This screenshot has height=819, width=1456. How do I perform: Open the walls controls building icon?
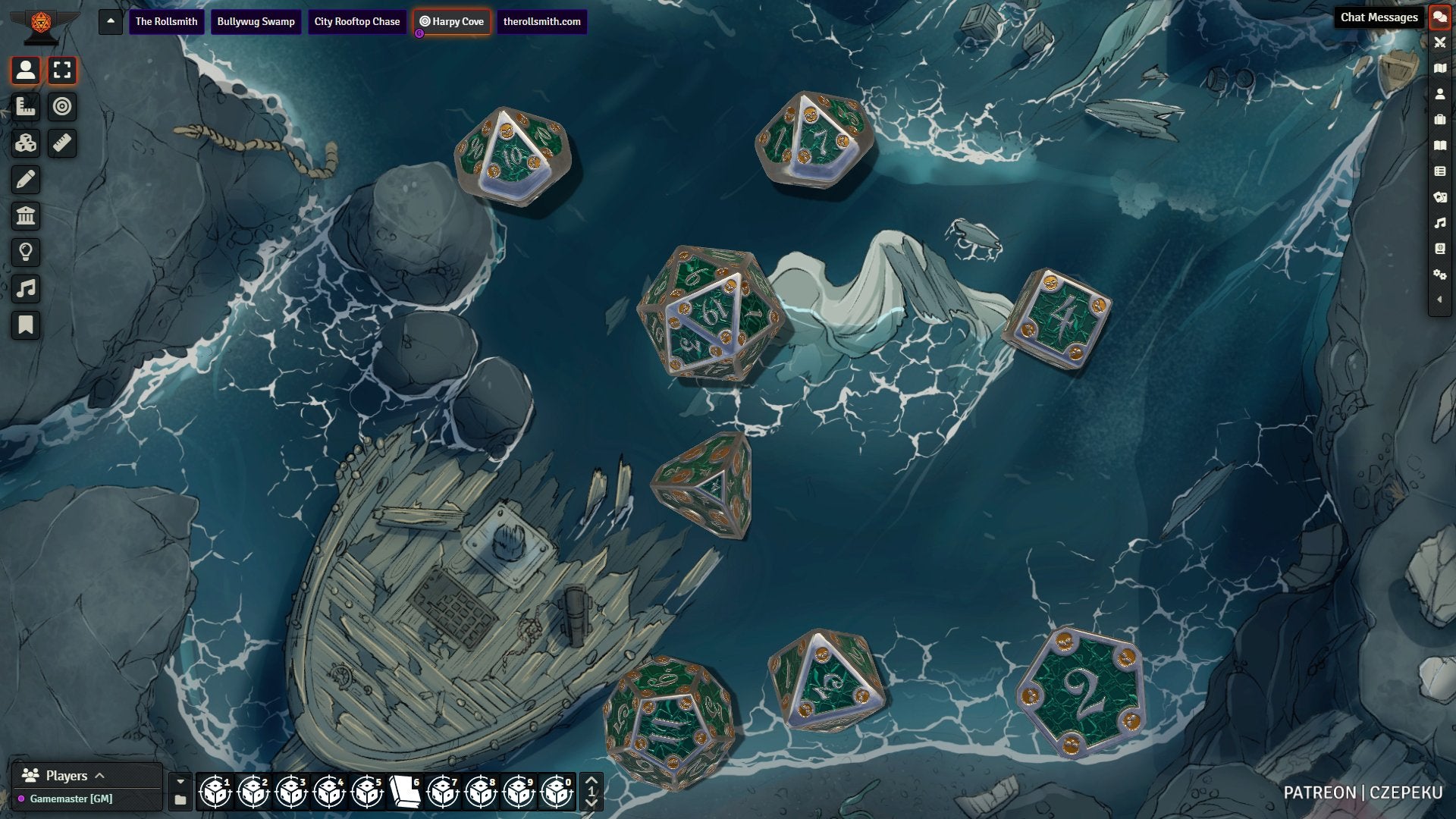[26, 216]
